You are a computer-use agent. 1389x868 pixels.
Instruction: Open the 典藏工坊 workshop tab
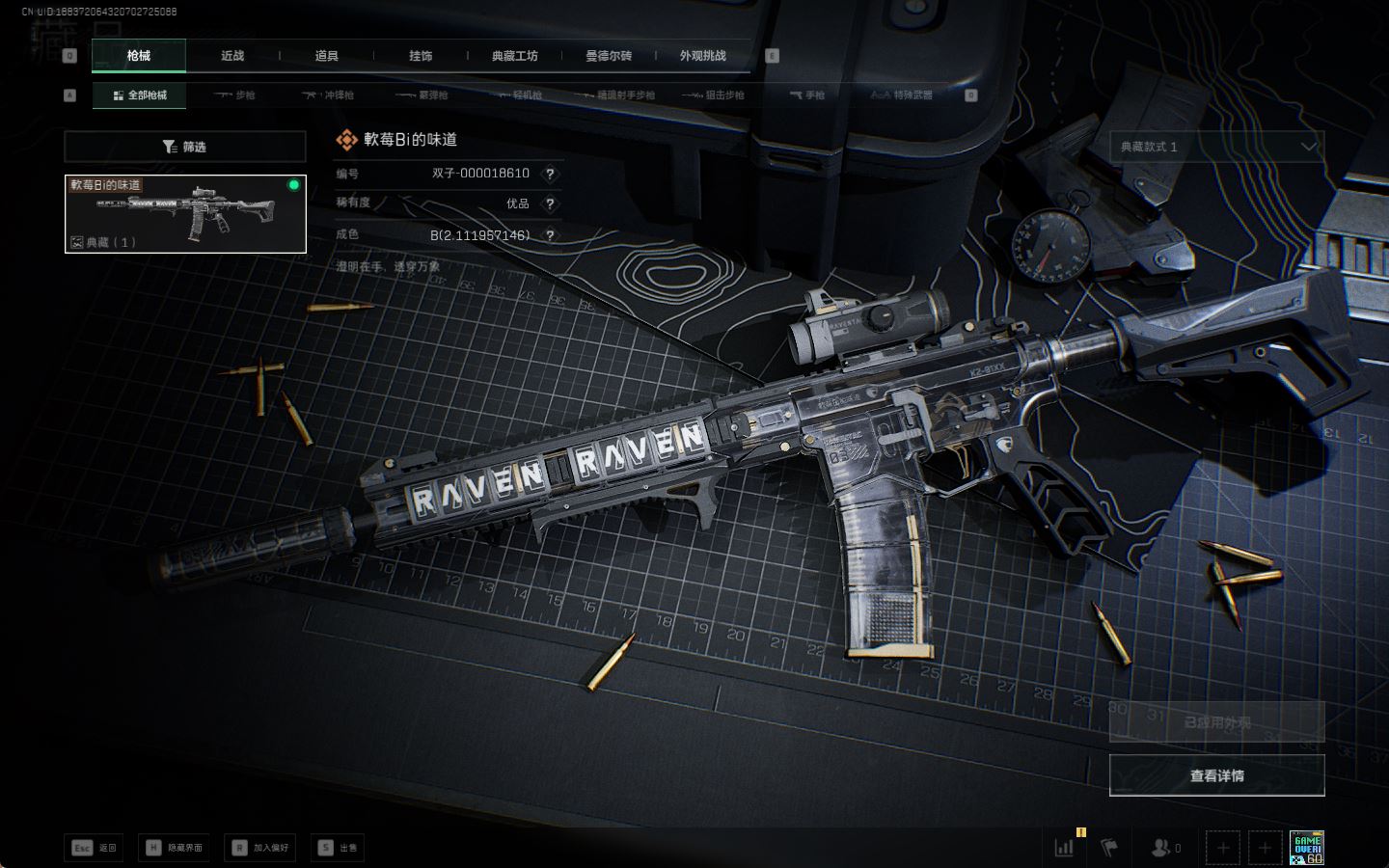514,56
